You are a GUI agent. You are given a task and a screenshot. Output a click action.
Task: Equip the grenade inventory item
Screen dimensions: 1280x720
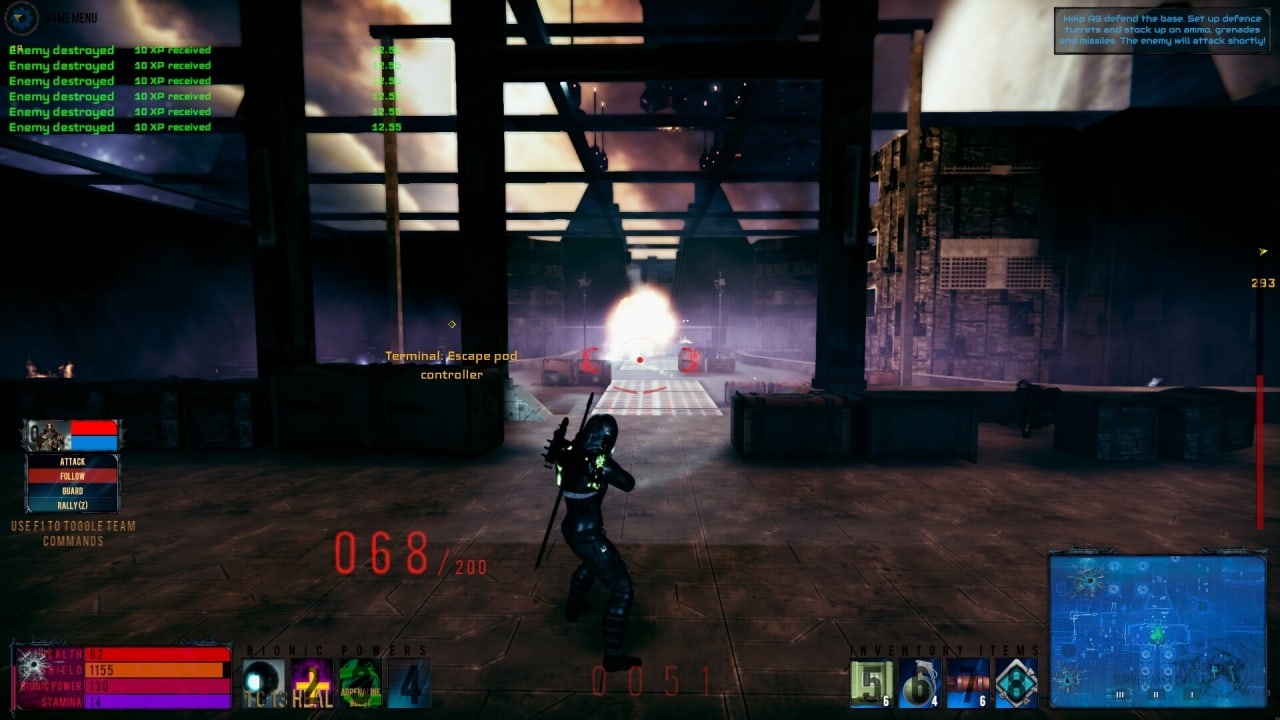point(919,684)
